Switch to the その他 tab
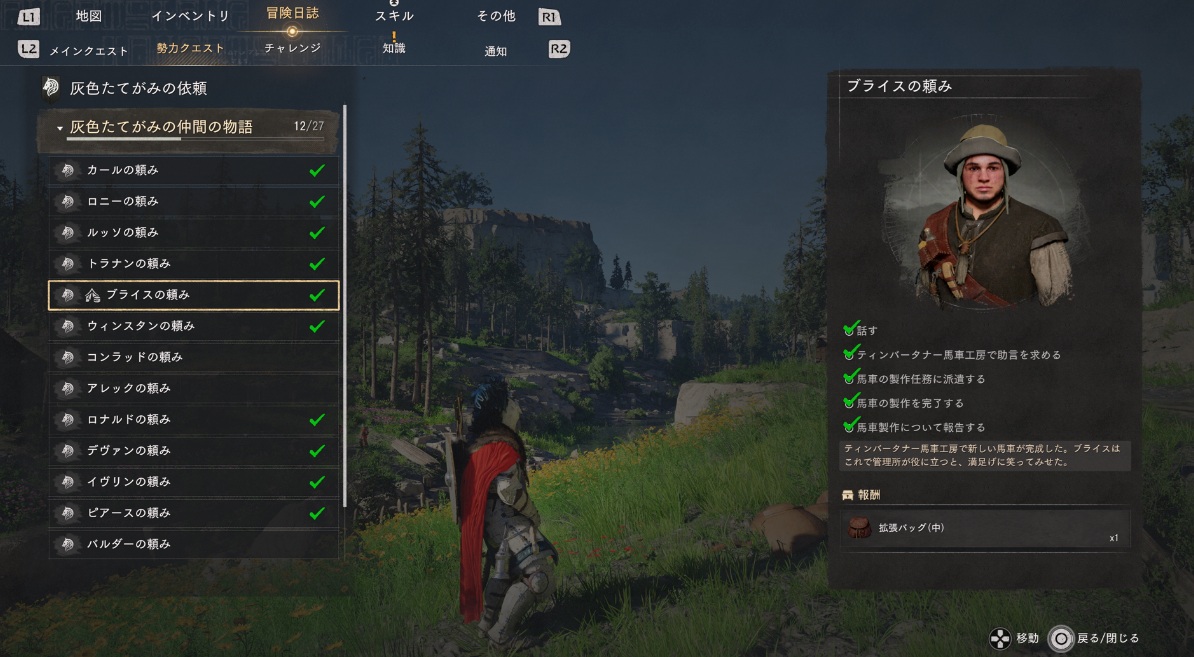The image size is (1194, 657). tap(495, 16)
